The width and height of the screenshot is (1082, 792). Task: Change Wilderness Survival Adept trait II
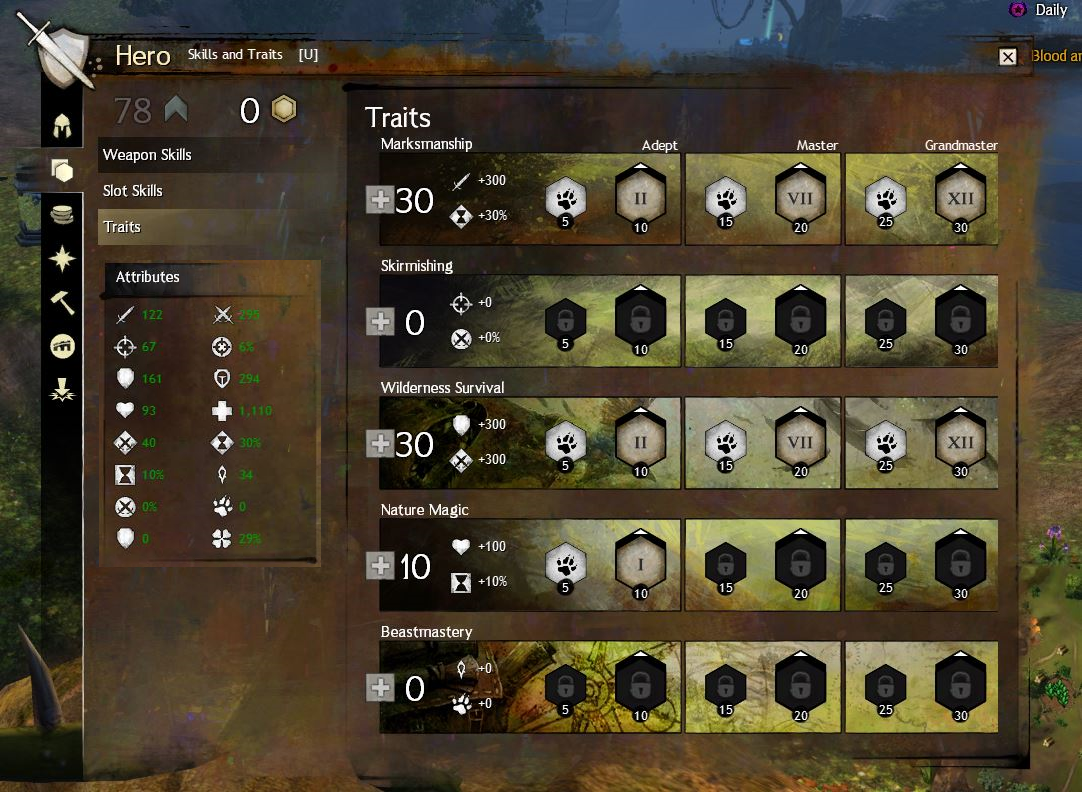pyautogui.click(x=641, y=442)
